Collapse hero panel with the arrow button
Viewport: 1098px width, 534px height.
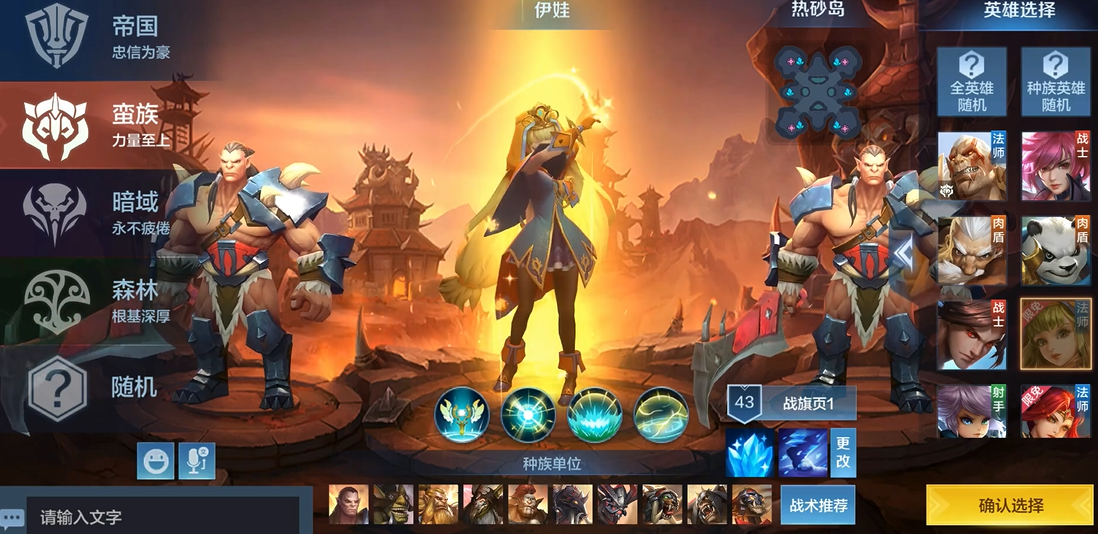pos(903,255)
